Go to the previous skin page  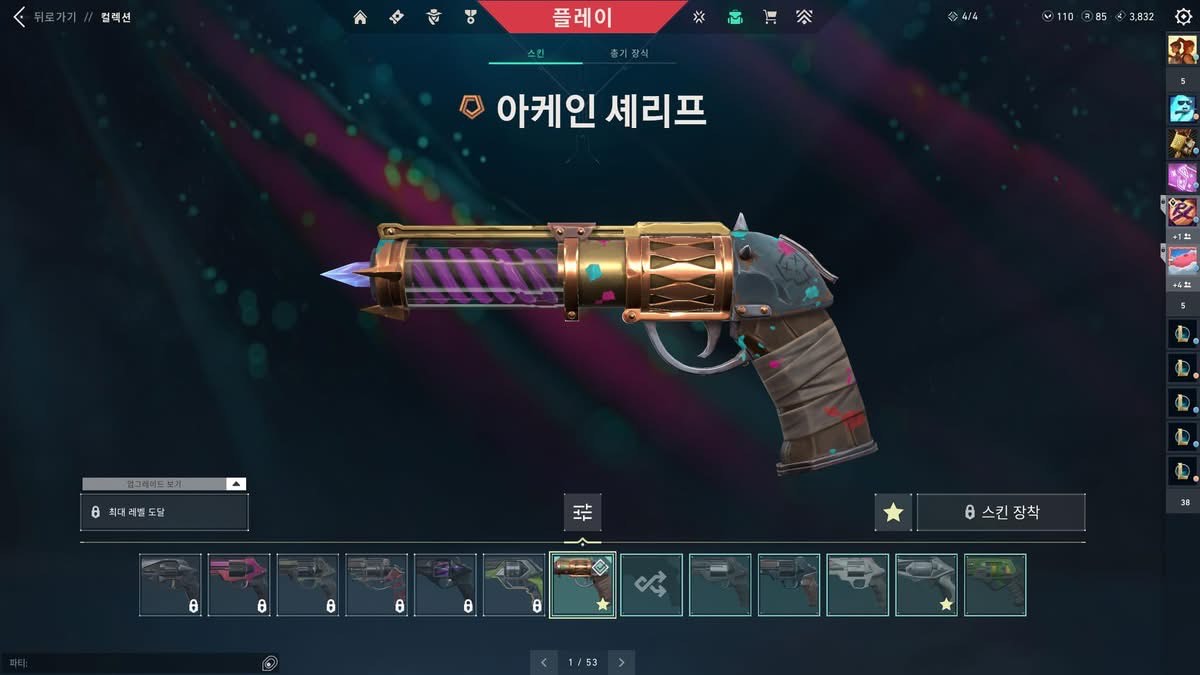click(543, 662)
